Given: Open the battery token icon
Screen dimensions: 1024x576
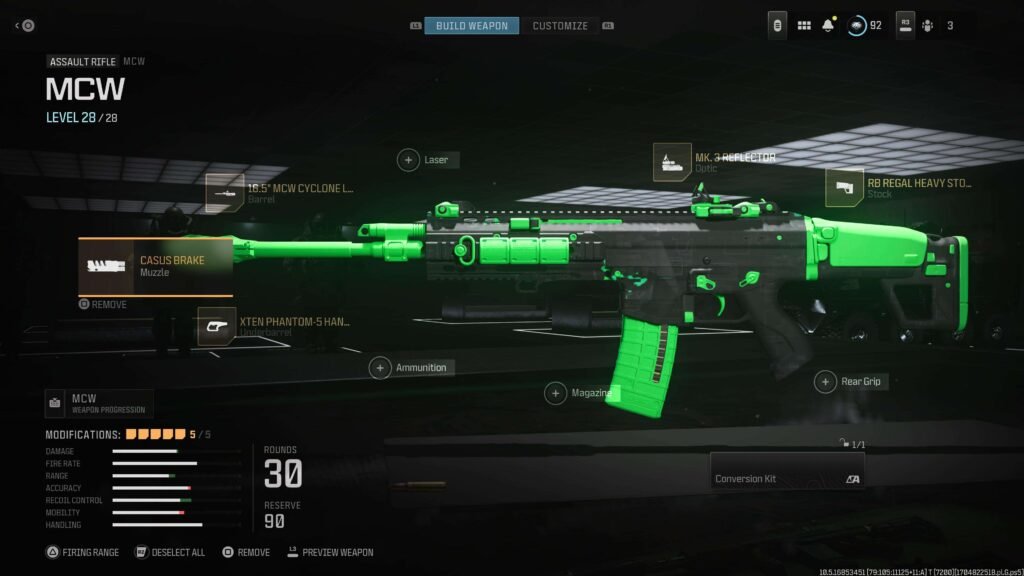Looking at the screenshot, I should (x=777, y=26).
